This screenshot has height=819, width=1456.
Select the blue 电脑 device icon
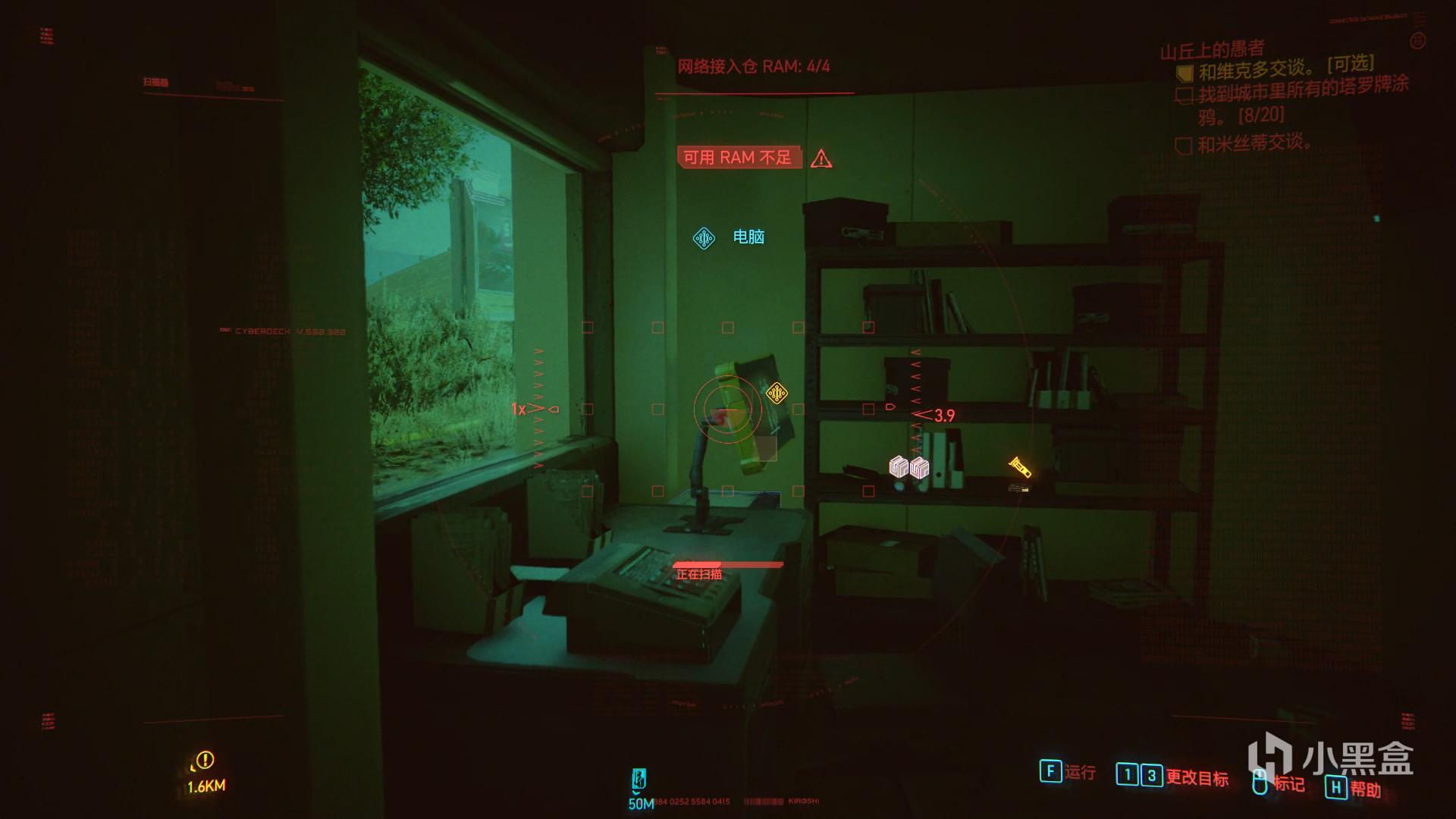point(704,238)
